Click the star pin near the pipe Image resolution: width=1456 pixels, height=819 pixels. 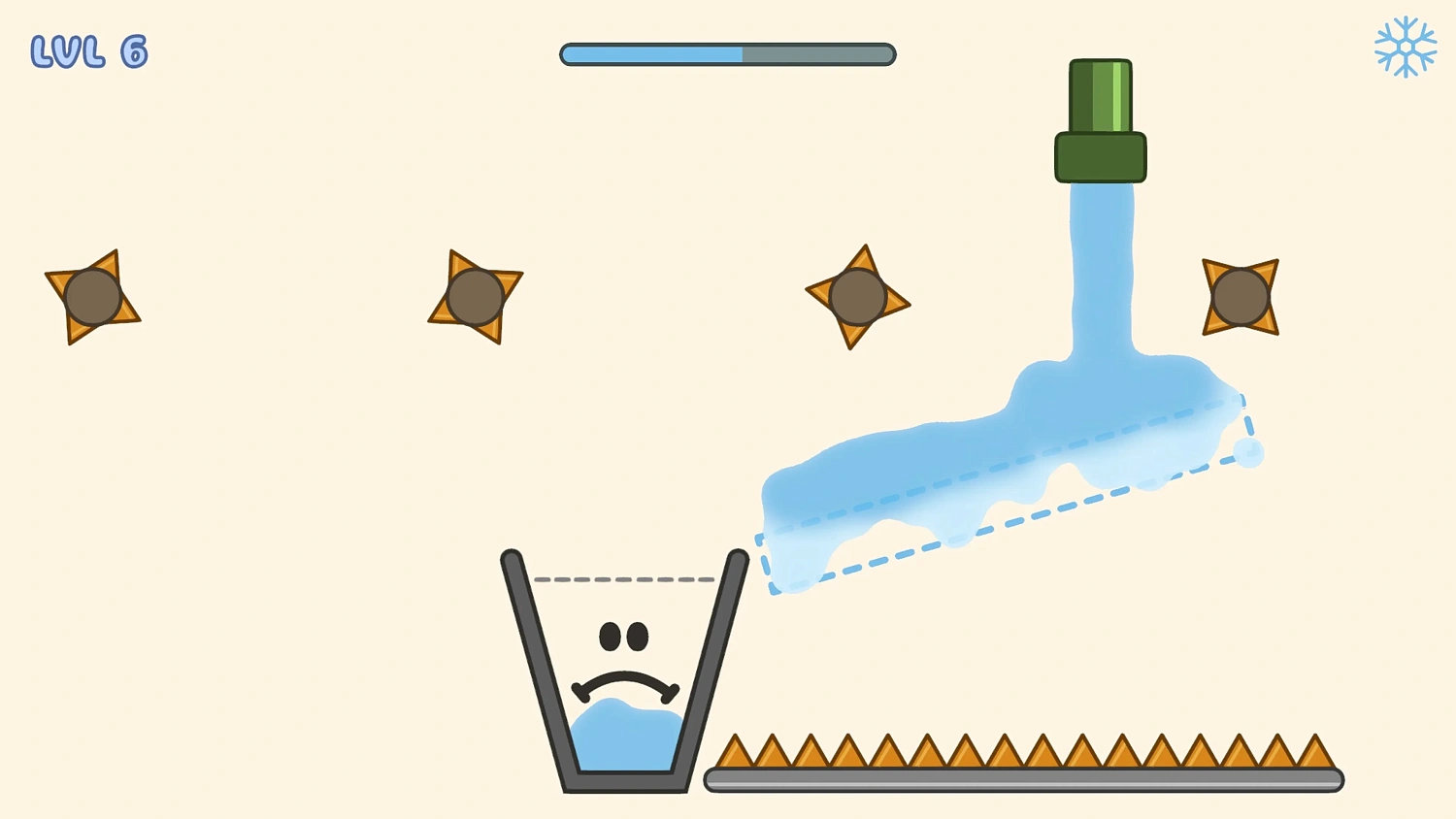pyautogui.click(x=856, y=296)
